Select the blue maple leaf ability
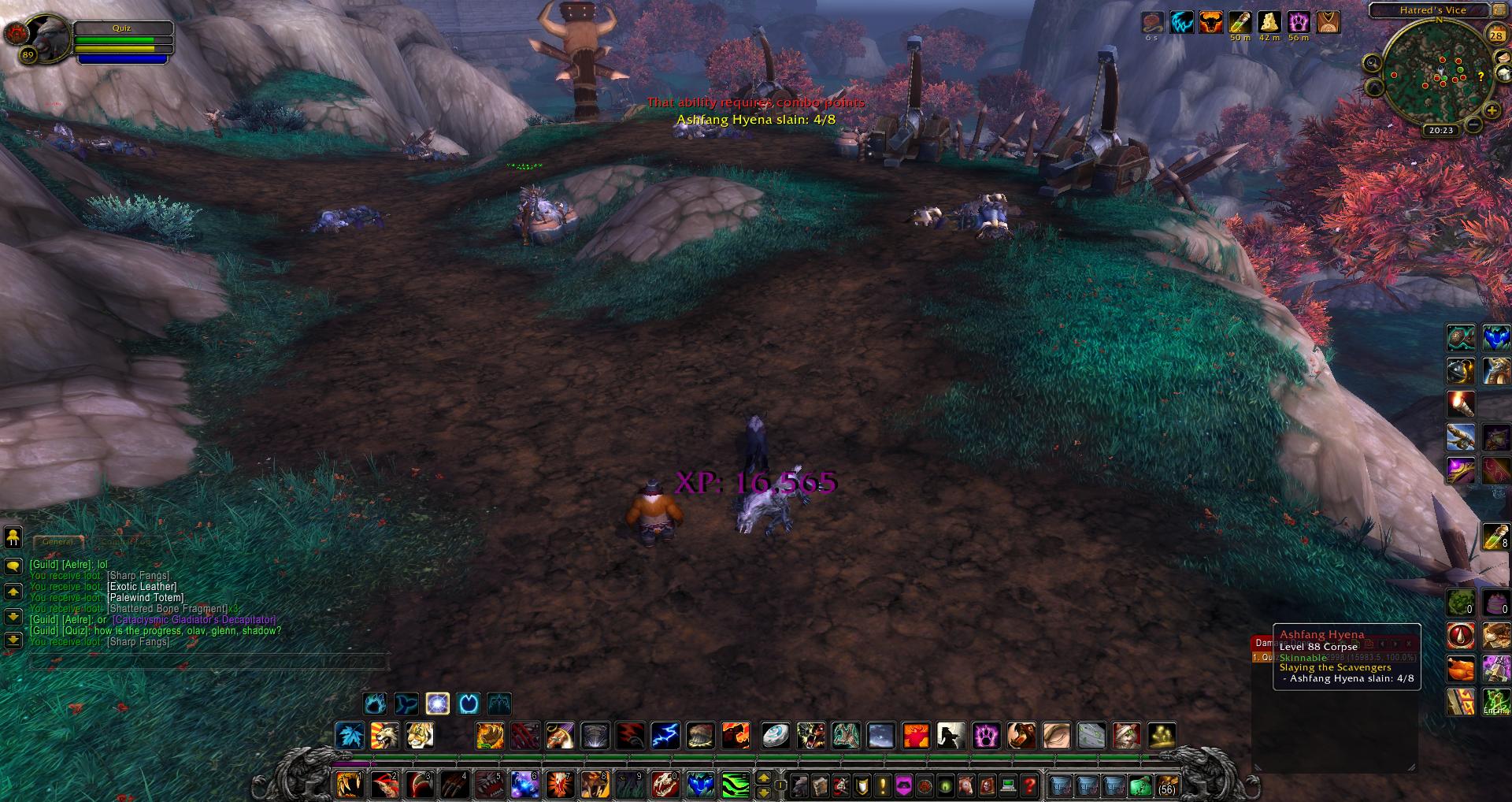The height and width of the screenshot is (802, 1512). [350, 736]
